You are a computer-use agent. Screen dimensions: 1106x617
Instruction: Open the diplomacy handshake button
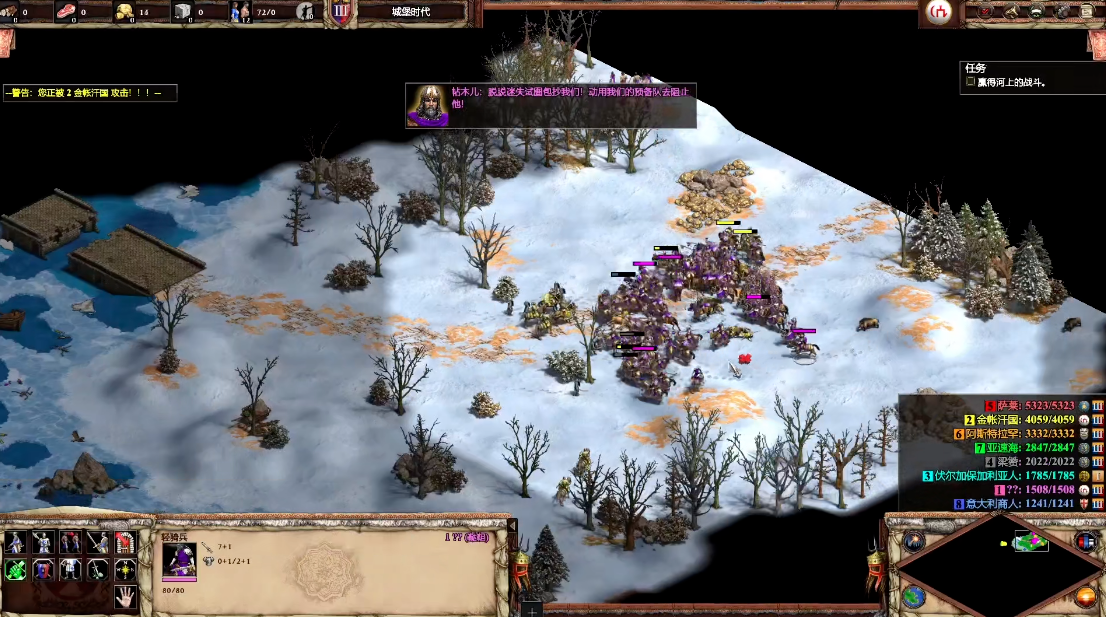pyautogui.click(x=1036, y=12)
